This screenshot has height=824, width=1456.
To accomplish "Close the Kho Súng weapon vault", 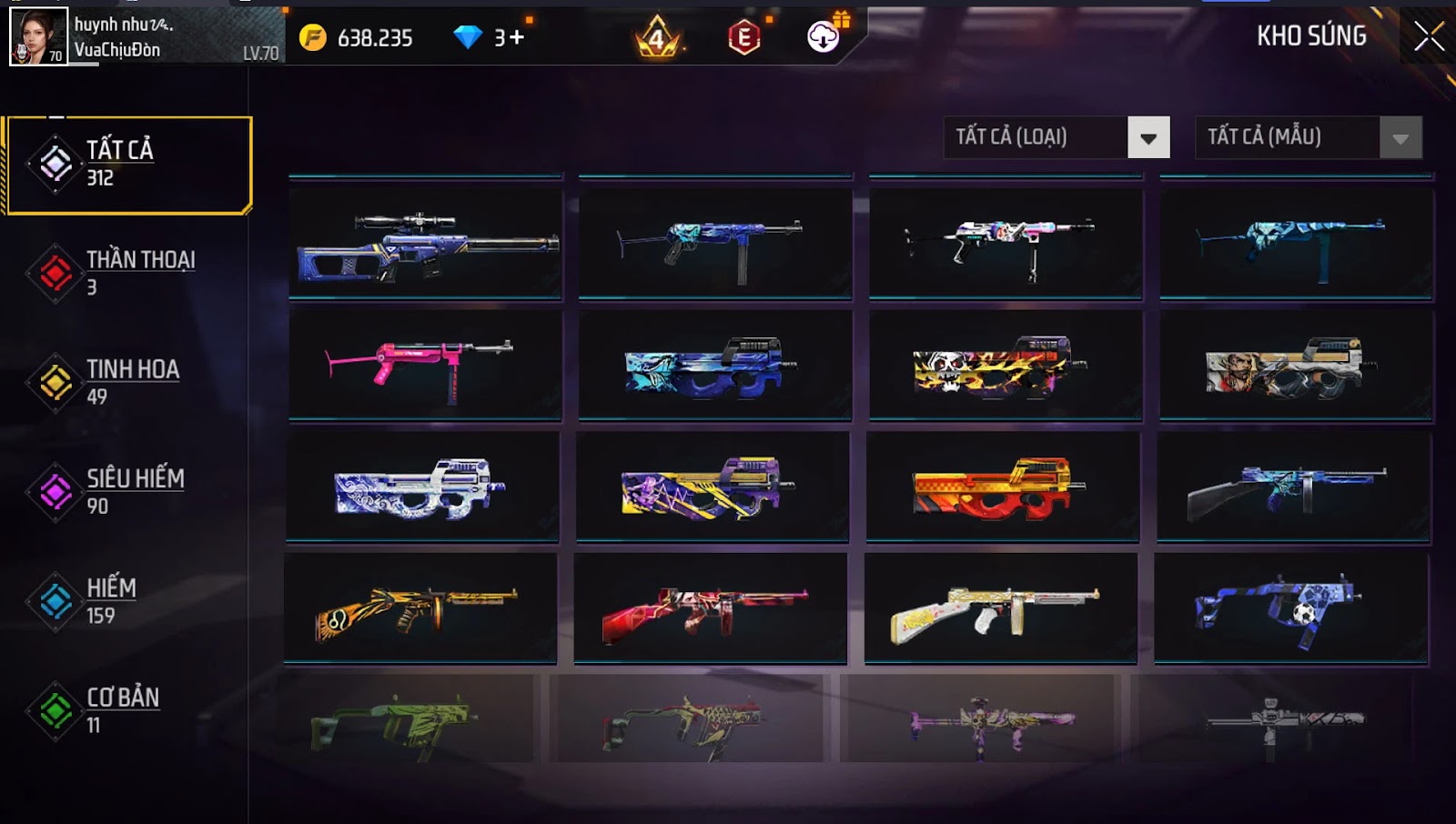I will point(1429,36).
